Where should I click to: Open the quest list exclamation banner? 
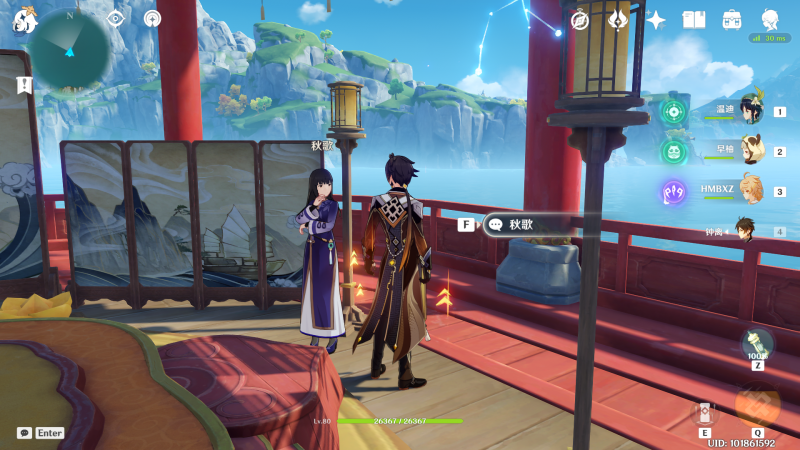[23, 85]
